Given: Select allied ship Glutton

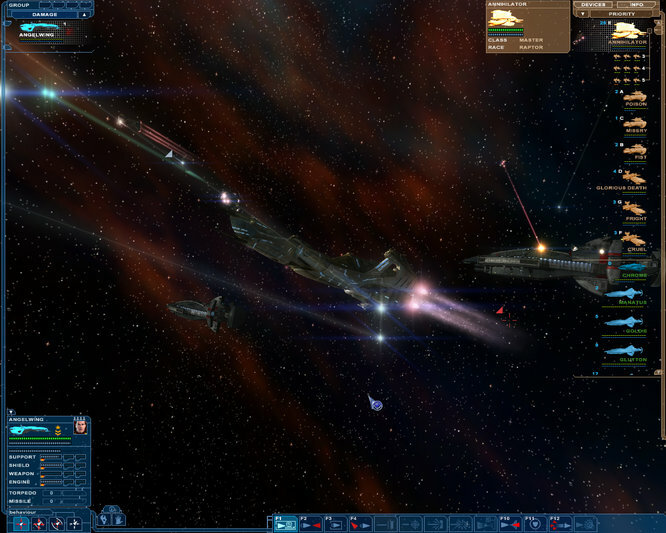Looking at the screenshot, I should tap(634, 350).
